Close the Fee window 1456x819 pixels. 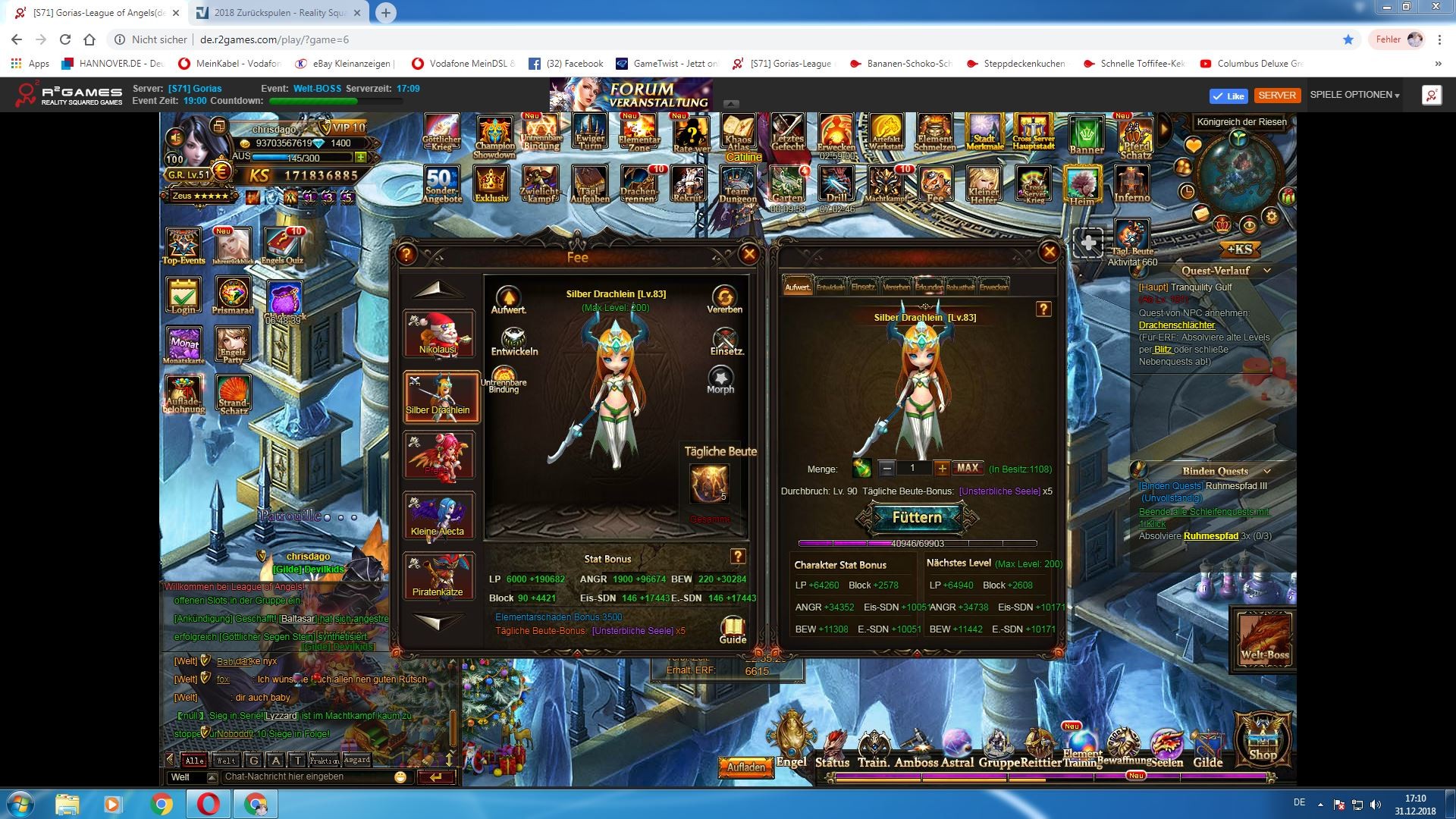(749, 255)
